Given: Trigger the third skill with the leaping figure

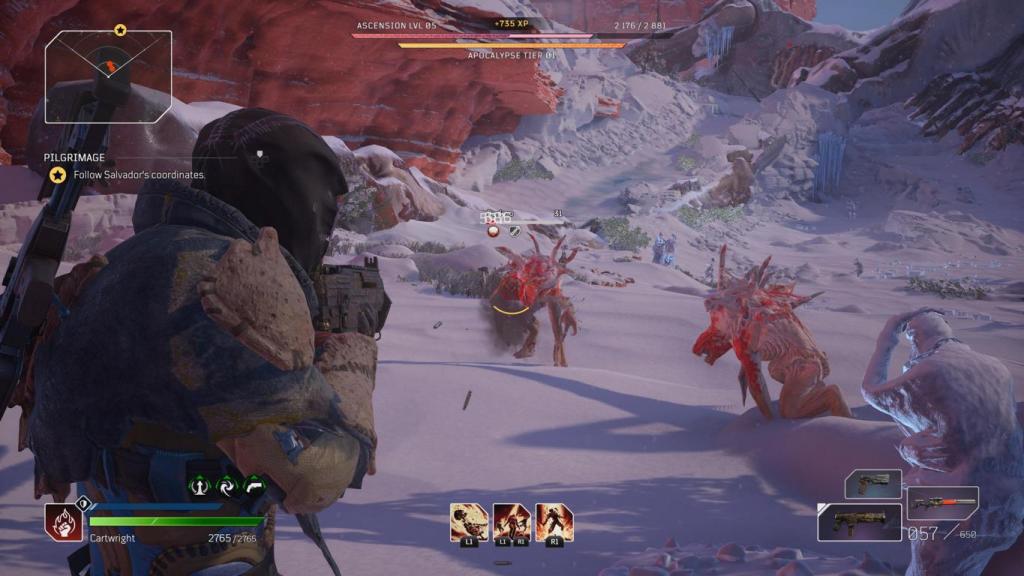Looking at the screenshot, I should [554, 522].
